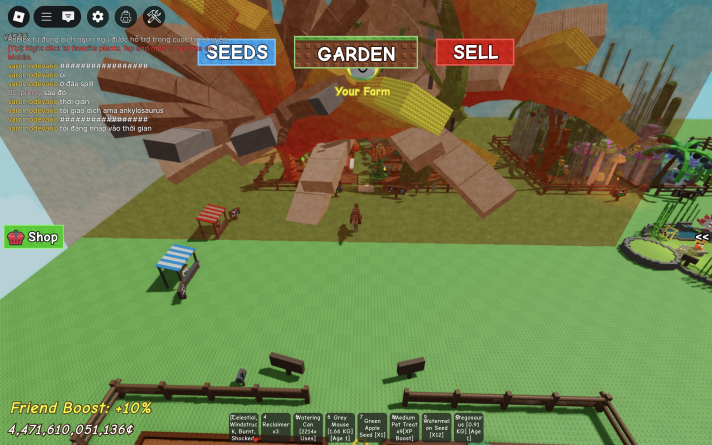Choose the Green Apple Seed slot

372,427
